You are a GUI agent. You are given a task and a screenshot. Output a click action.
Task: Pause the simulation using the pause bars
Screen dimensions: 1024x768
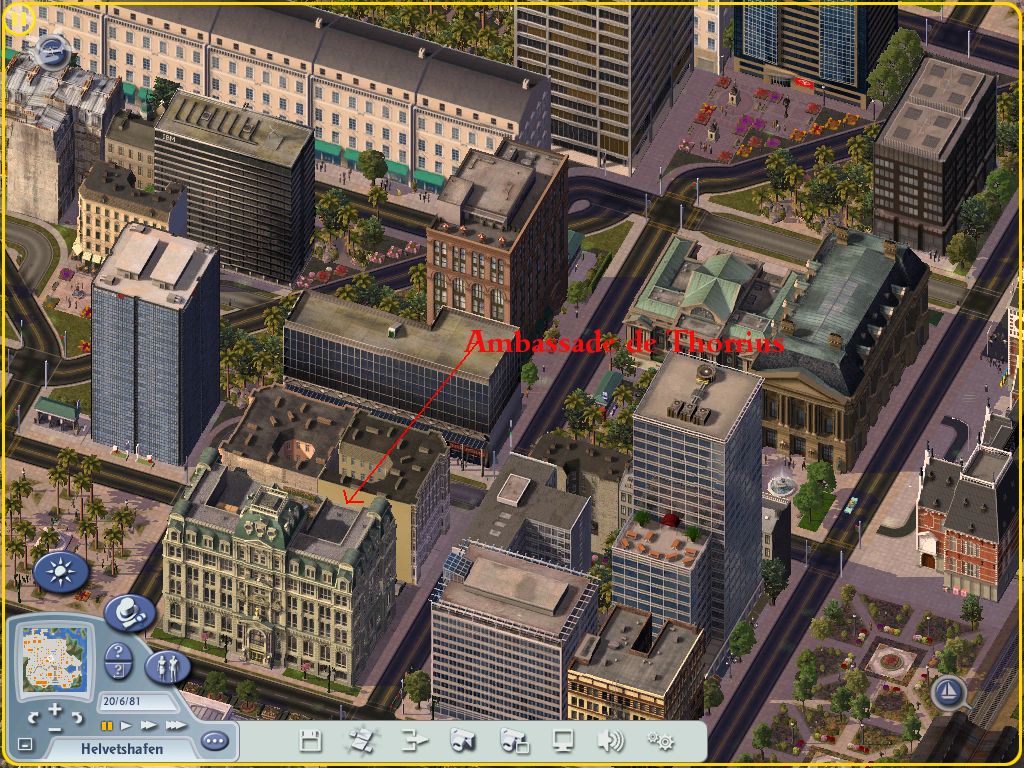106,725
